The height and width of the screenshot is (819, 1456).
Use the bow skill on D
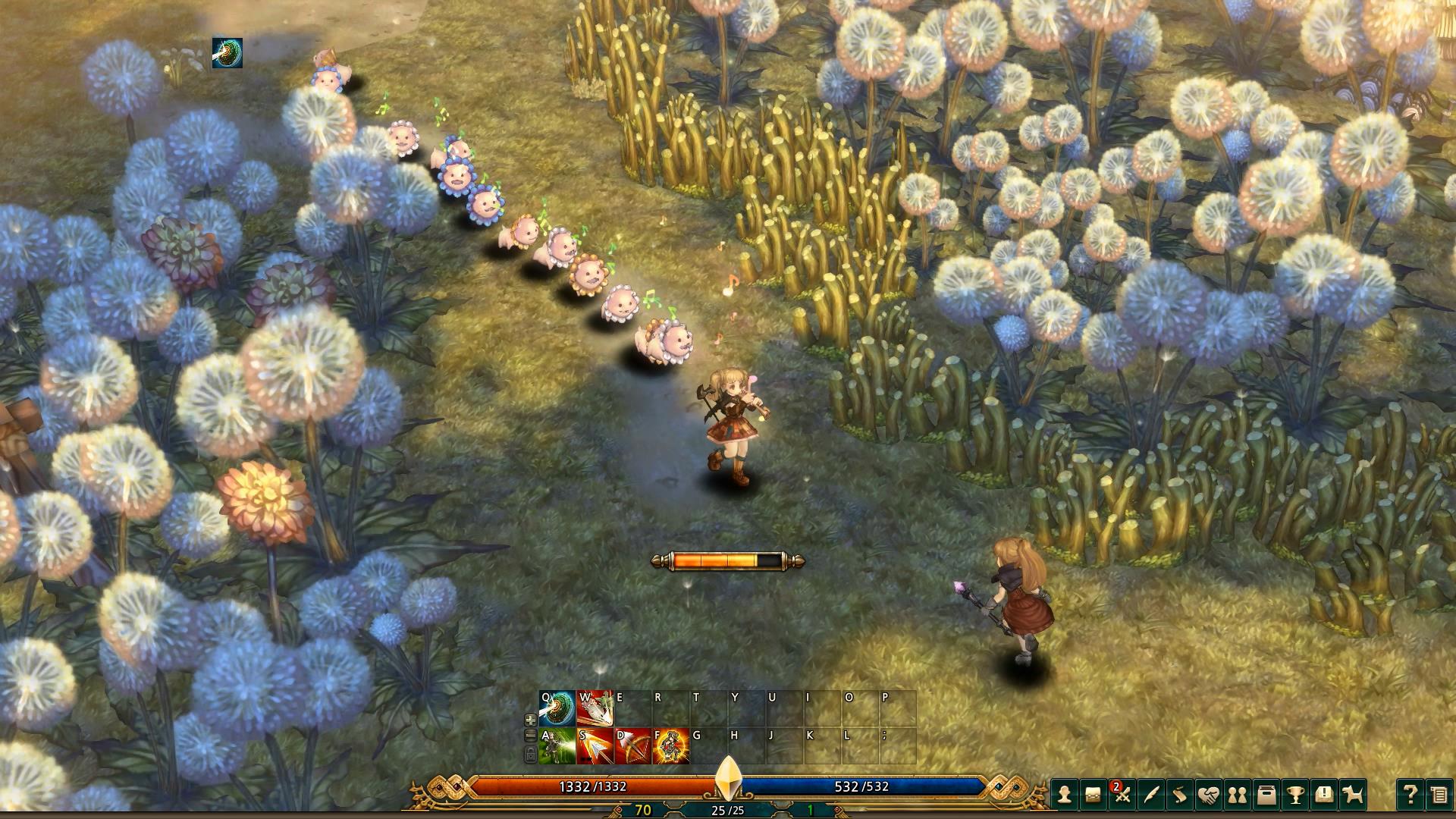(x=633, y=746)
